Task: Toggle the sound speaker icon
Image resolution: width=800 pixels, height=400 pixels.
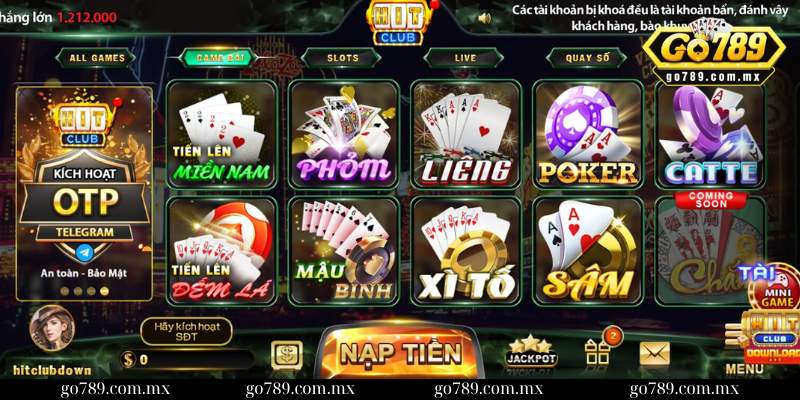Action: [485, 17]
